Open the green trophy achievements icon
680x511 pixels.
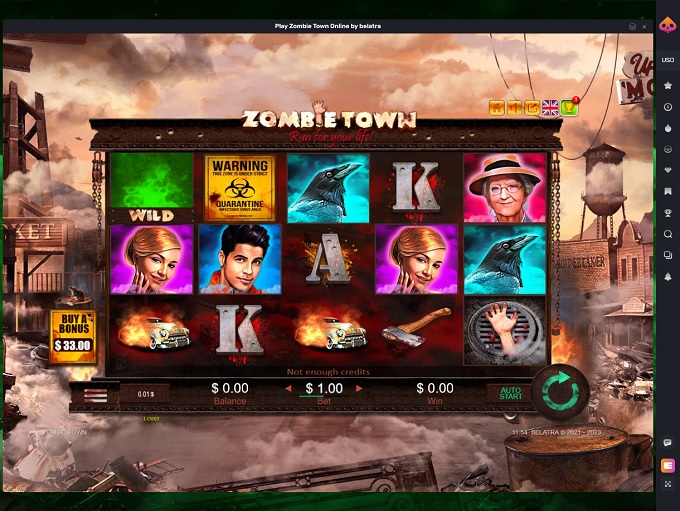pyautogui.click(x=569, y=108)
